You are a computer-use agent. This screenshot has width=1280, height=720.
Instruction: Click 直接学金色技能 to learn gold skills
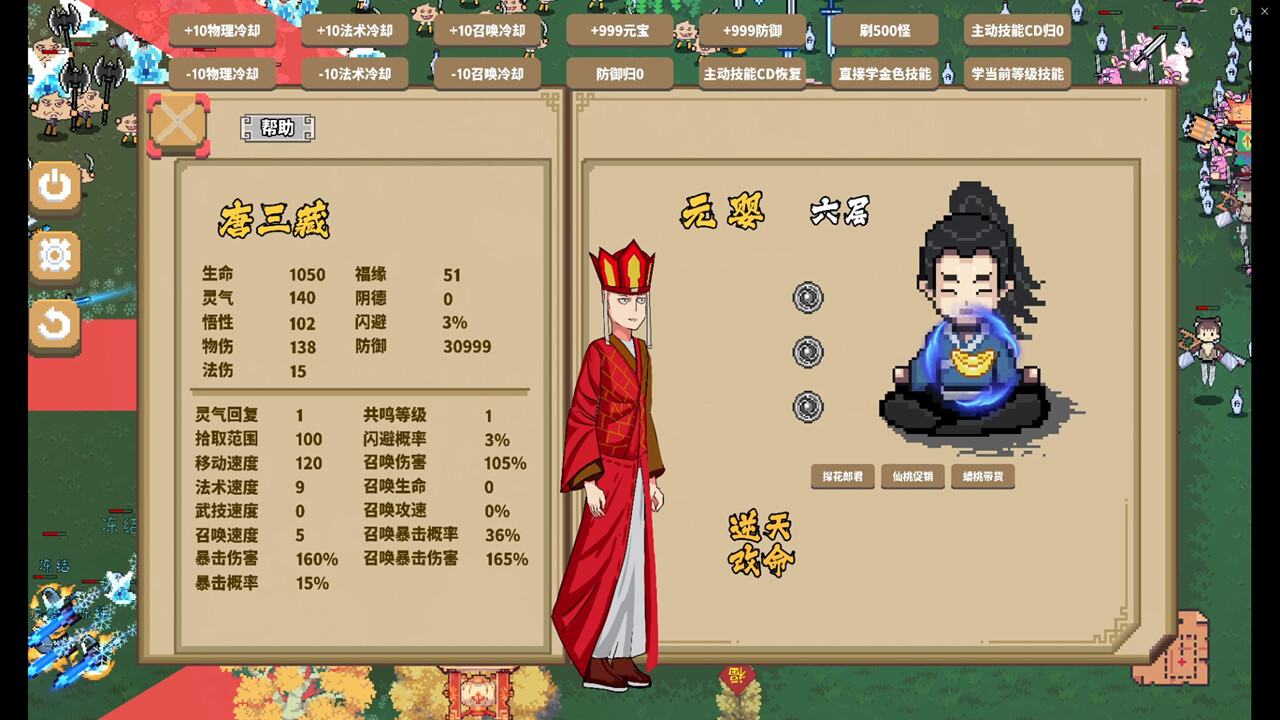[887, 73]
